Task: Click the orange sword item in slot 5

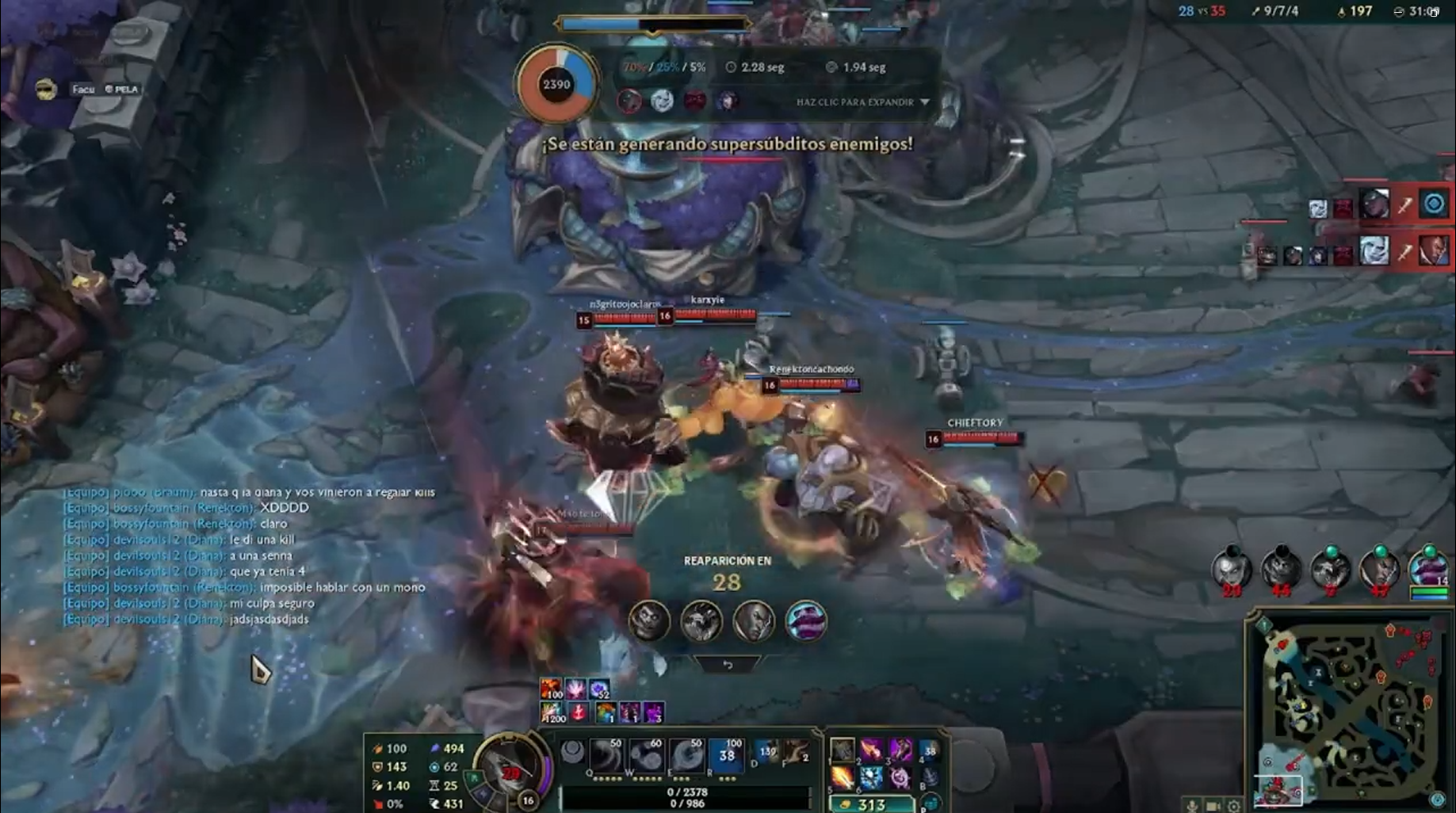Action: pos(842,778)
